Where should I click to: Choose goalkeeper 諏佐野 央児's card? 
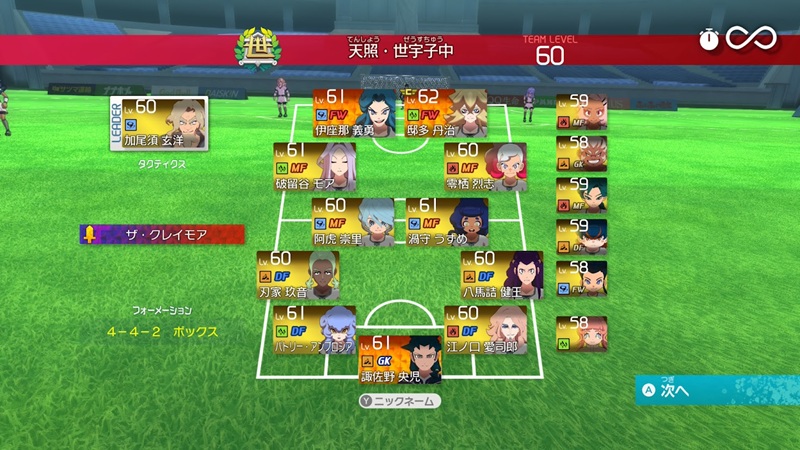[399, 360]
